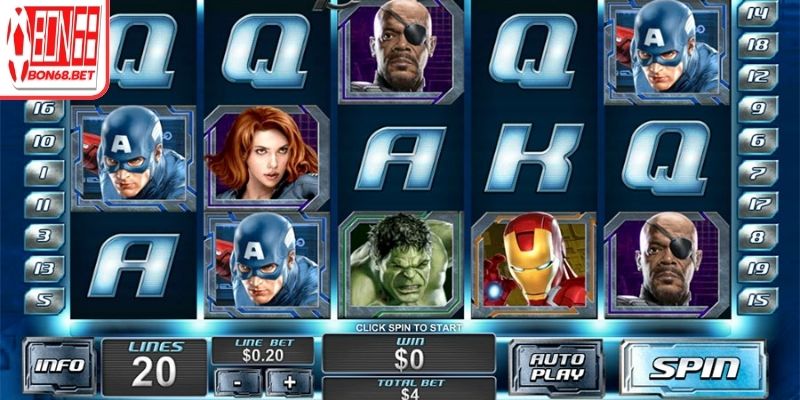Select payline number 10
800x400 pixels.
point(45,141)
